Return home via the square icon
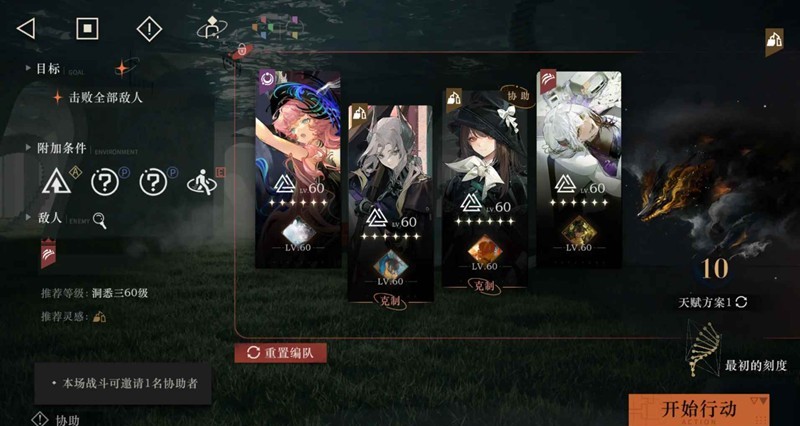The height and width of the screenshot is (426, 800). (87, 28)
